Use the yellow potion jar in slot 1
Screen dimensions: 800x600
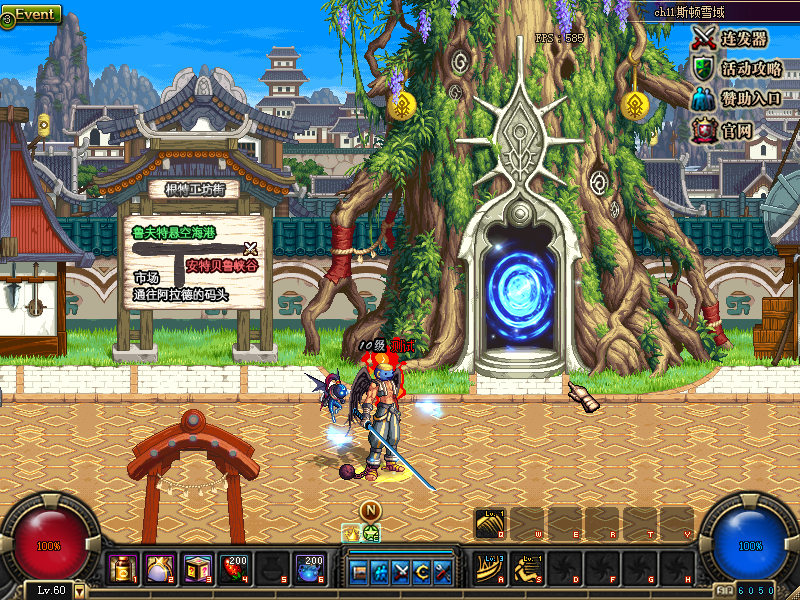tap(123, 571)
